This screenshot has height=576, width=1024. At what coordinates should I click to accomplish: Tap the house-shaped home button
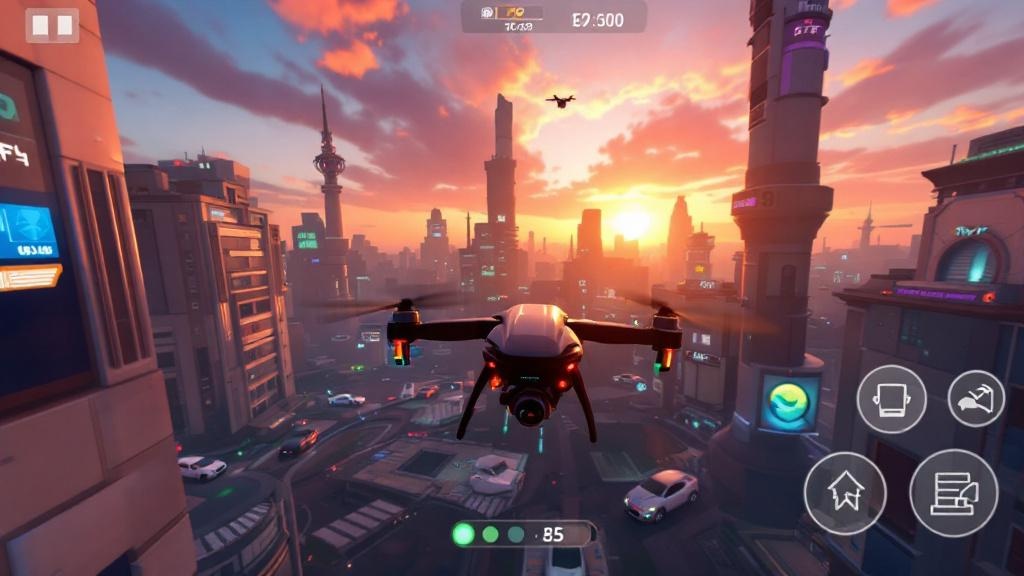point(845,493)
